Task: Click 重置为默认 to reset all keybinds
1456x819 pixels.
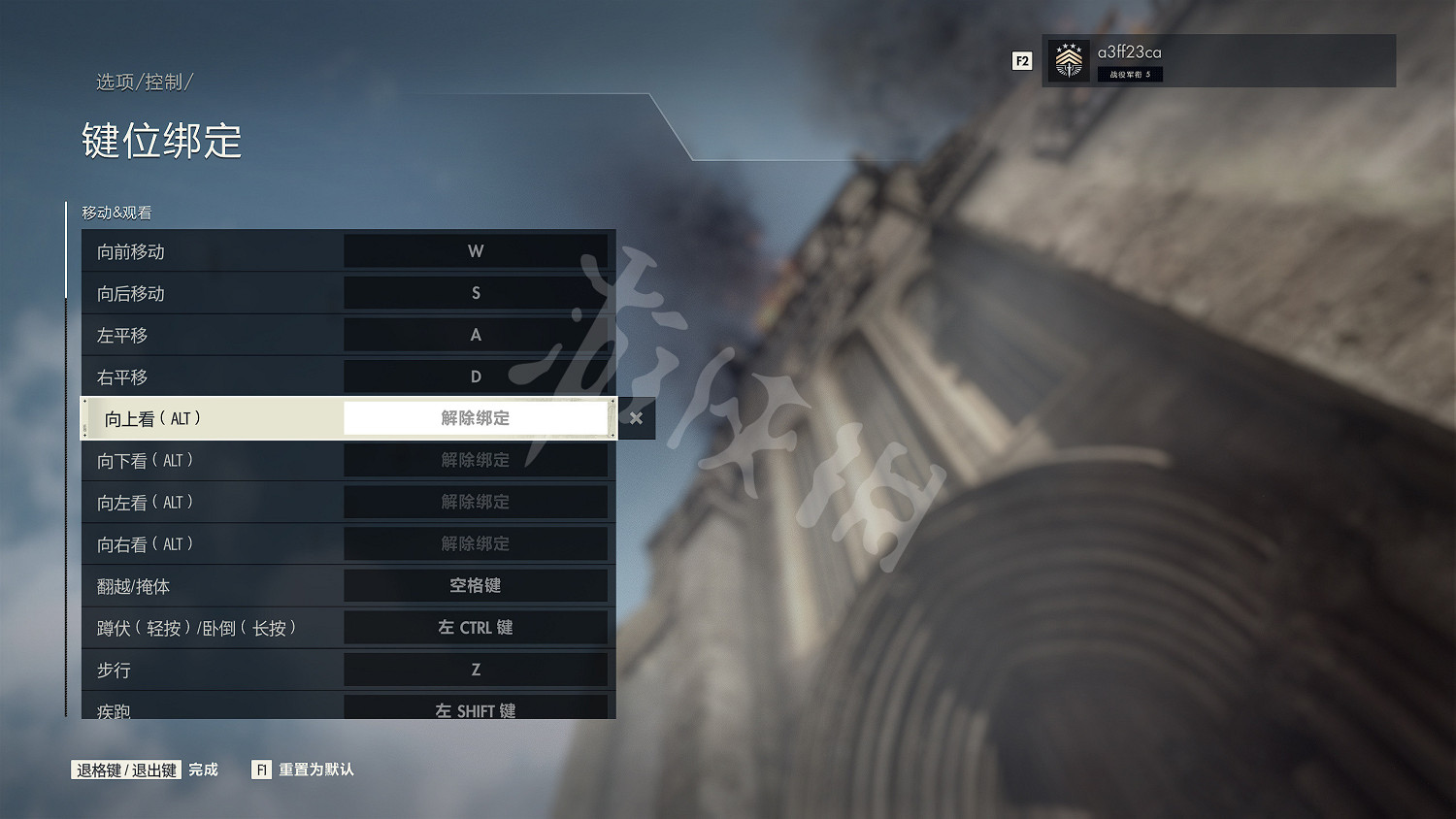Action: [x=315, y=770]
